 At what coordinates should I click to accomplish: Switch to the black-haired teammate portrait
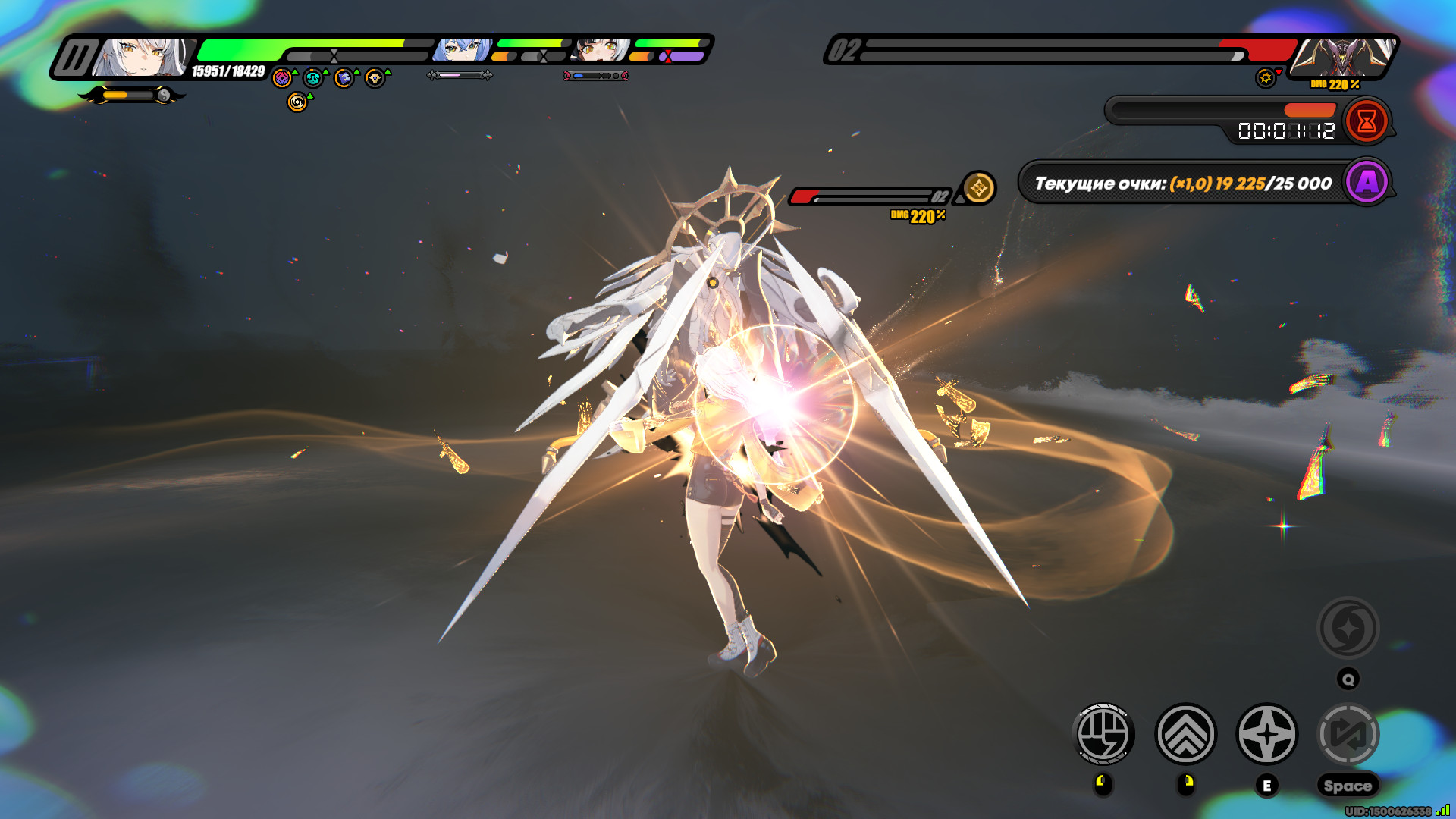coord(601,50)
